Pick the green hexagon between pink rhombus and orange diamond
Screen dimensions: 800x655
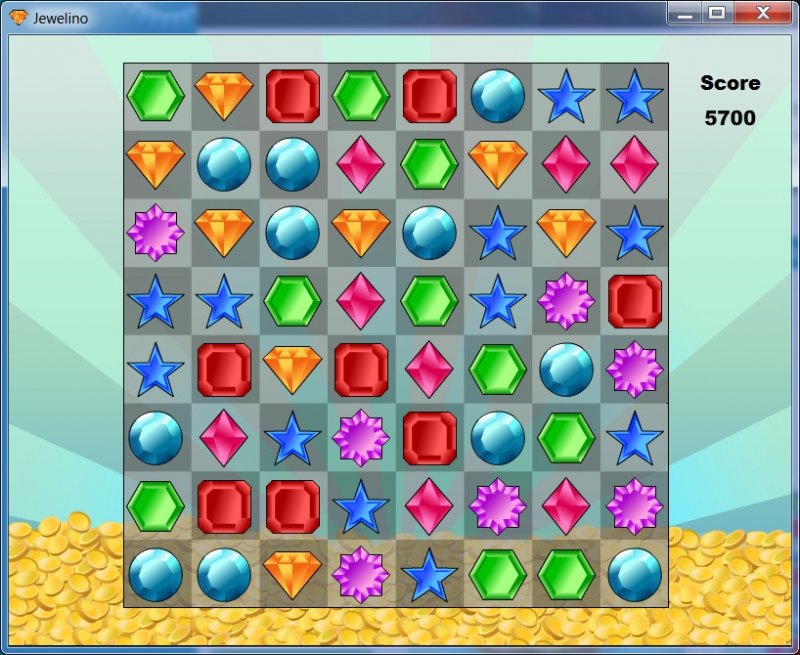(x=429, y=164)
